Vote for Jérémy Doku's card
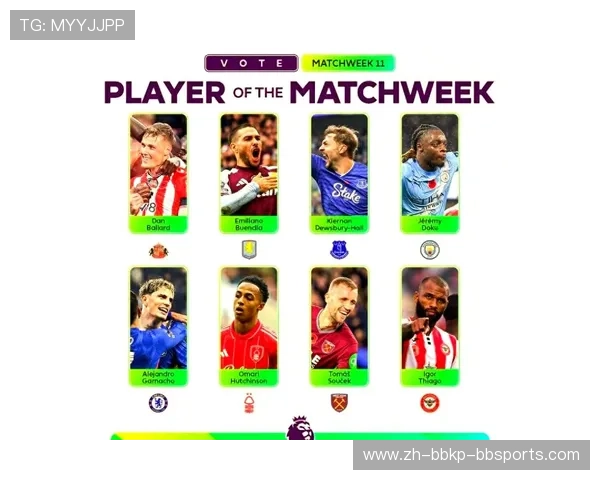Image resolution: width=600 pixels, height=480 pixels. pos(430,173)
